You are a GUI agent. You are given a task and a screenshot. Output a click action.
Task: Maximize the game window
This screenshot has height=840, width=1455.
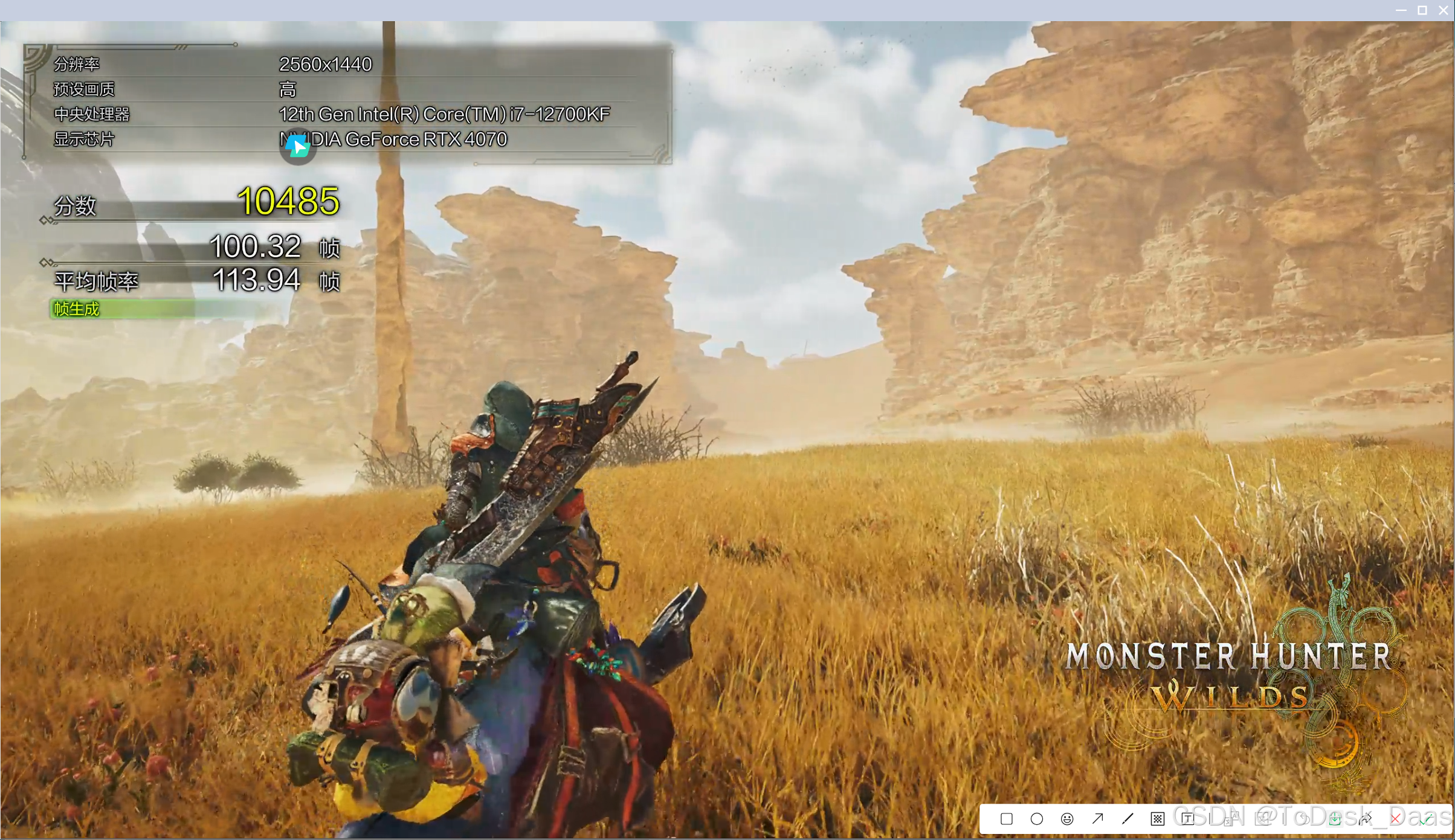click(1422, 10)
